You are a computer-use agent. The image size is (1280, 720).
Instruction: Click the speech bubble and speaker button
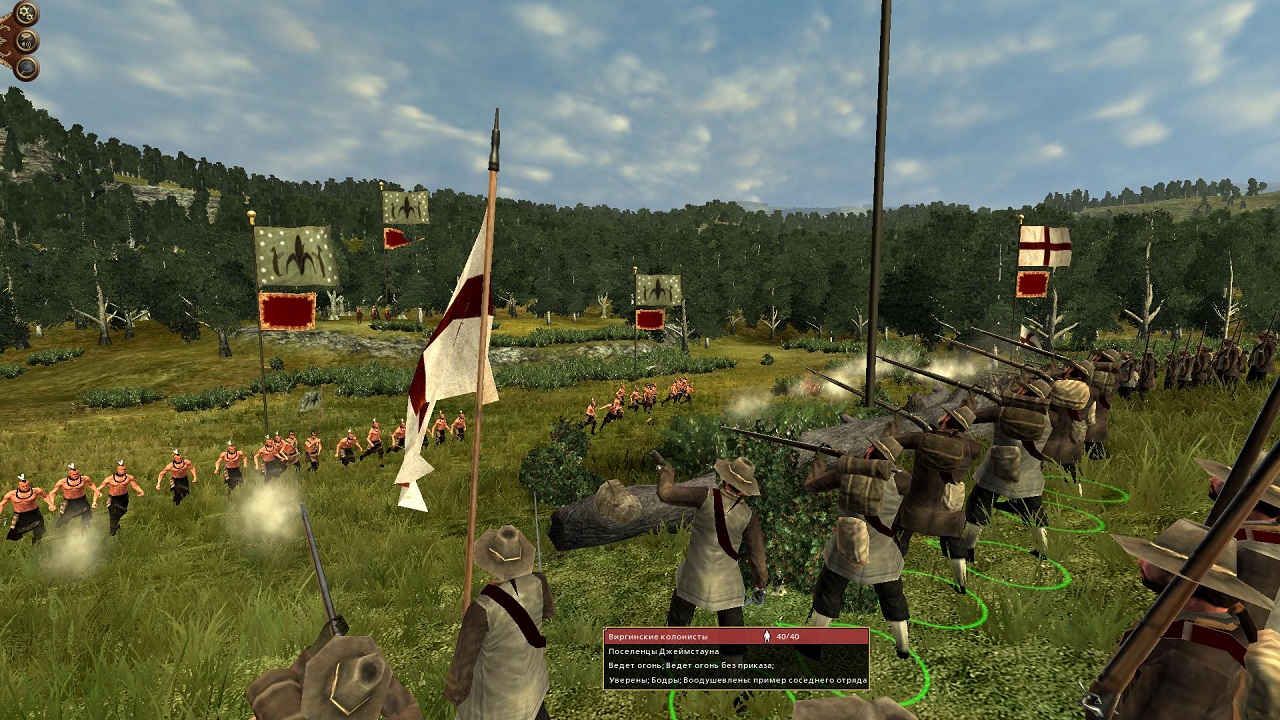pos(27,41)
